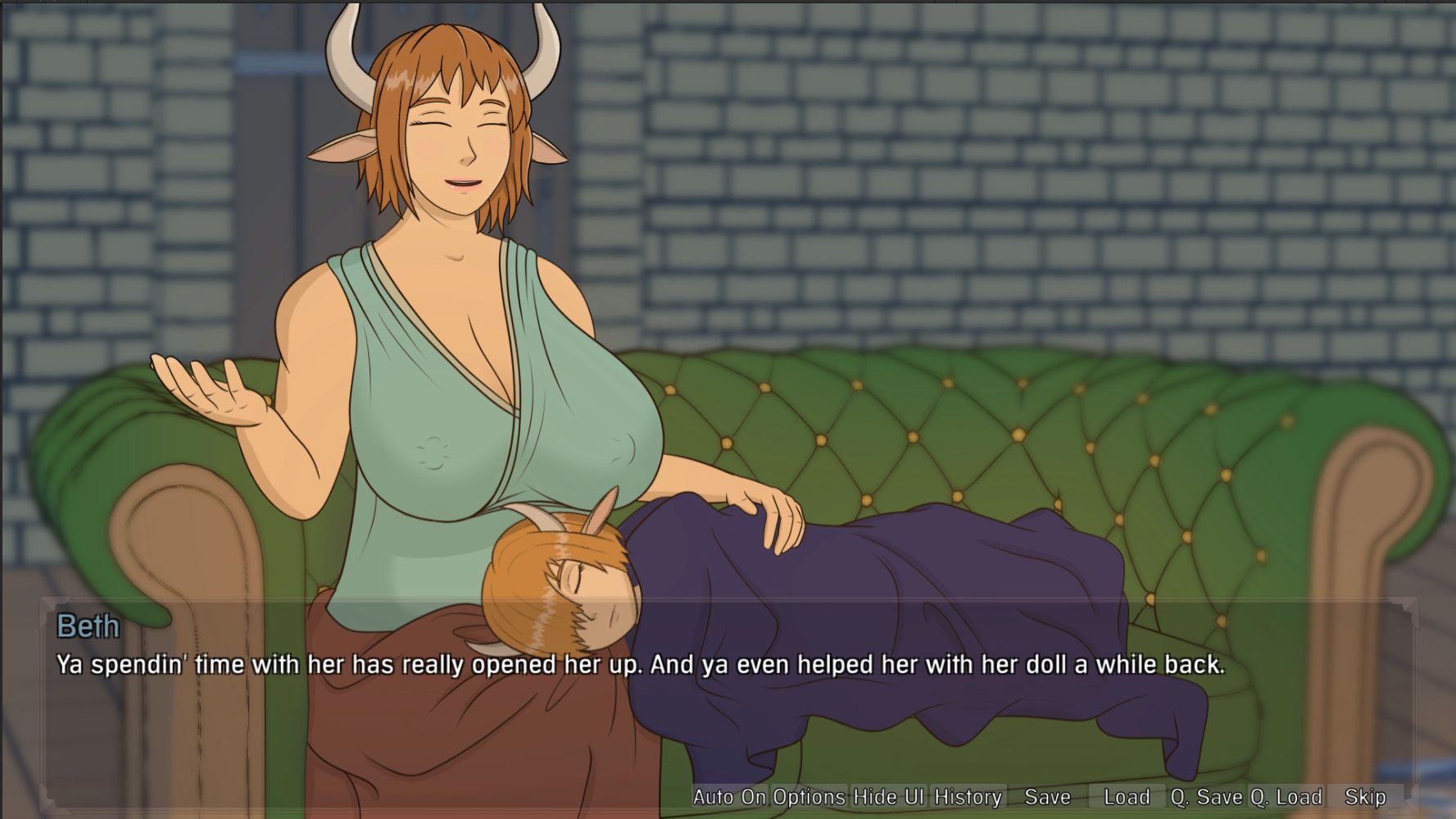
Task: Quick save with Q. Save
Action: click(1206, 796)
